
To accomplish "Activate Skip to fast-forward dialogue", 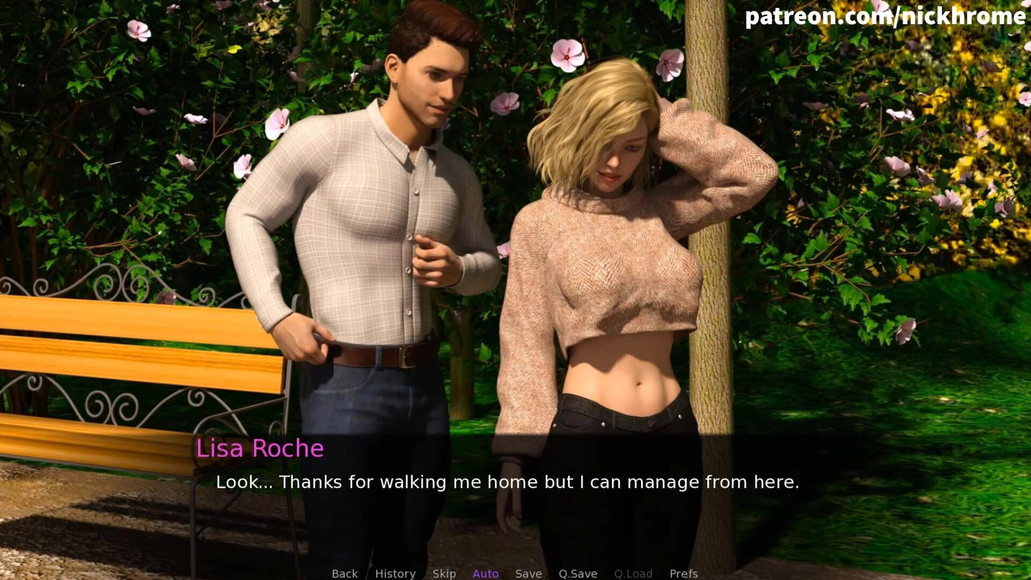I will tap(444, 573).
